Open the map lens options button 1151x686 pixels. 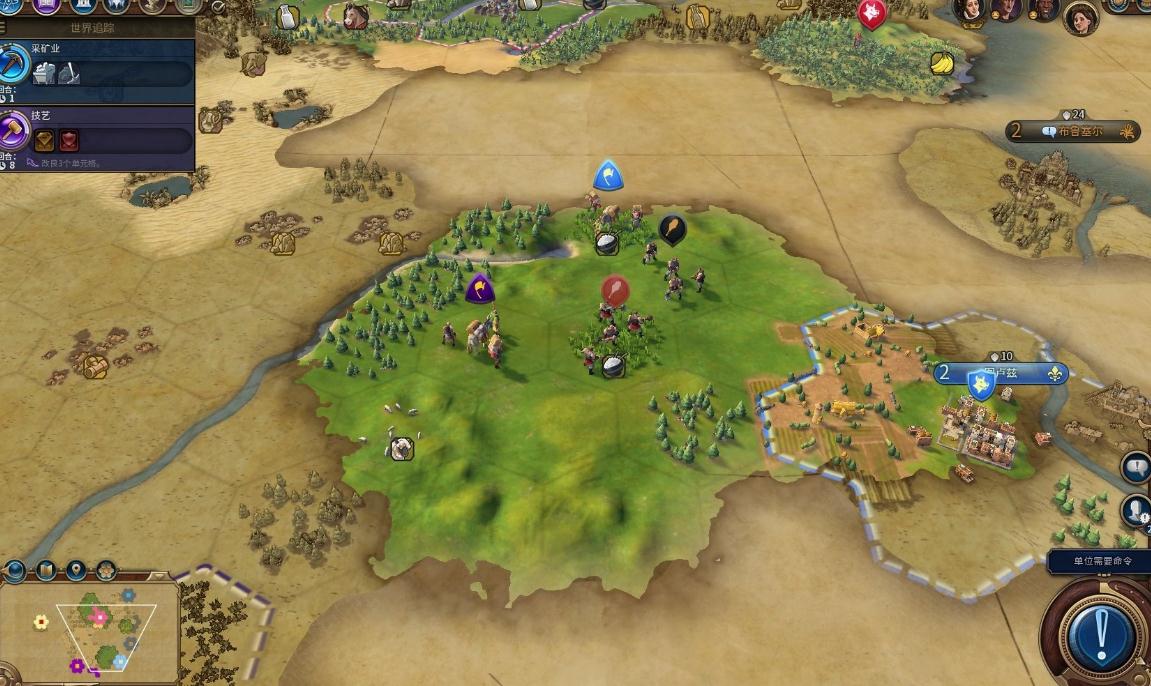coord(46,571)
